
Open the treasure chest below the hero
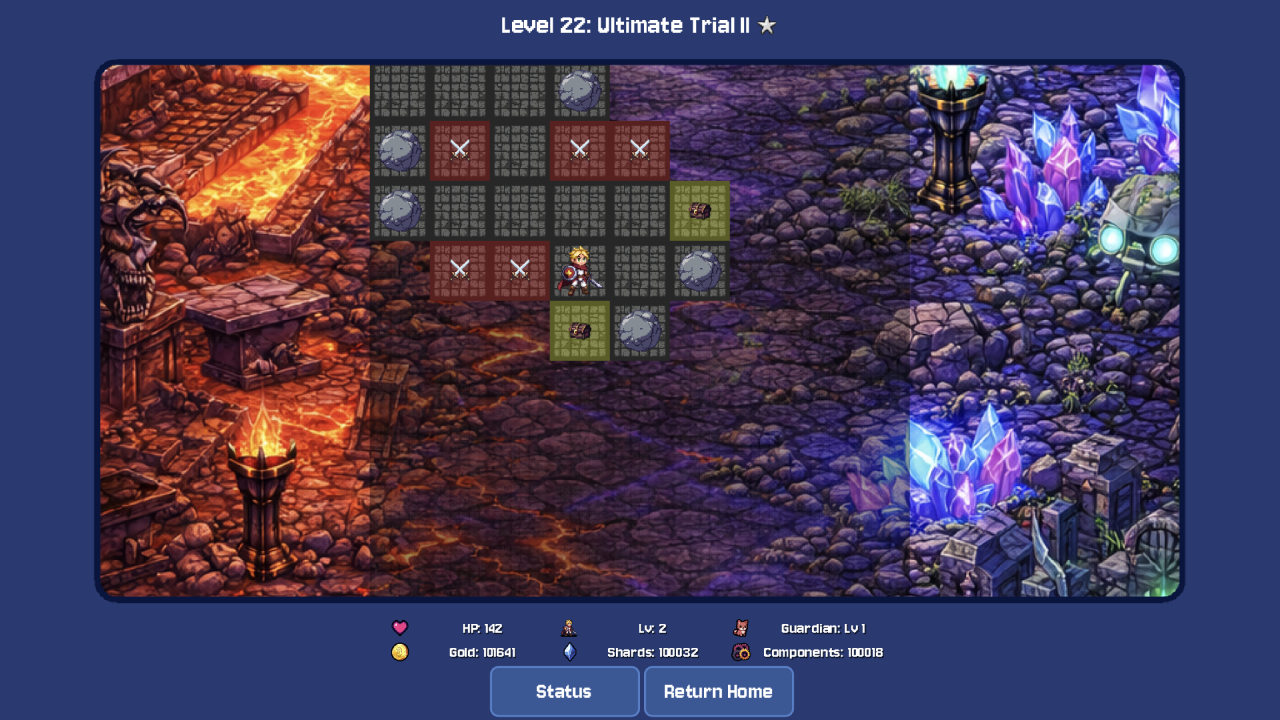(580, 331)
